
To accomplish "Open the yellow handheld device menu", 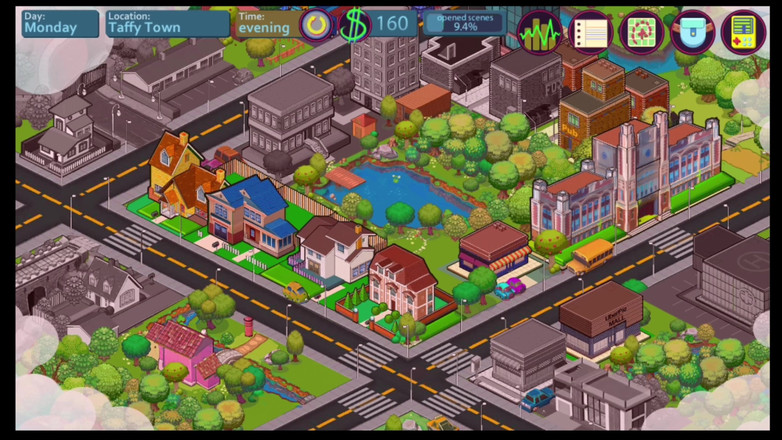I will 742,32.
